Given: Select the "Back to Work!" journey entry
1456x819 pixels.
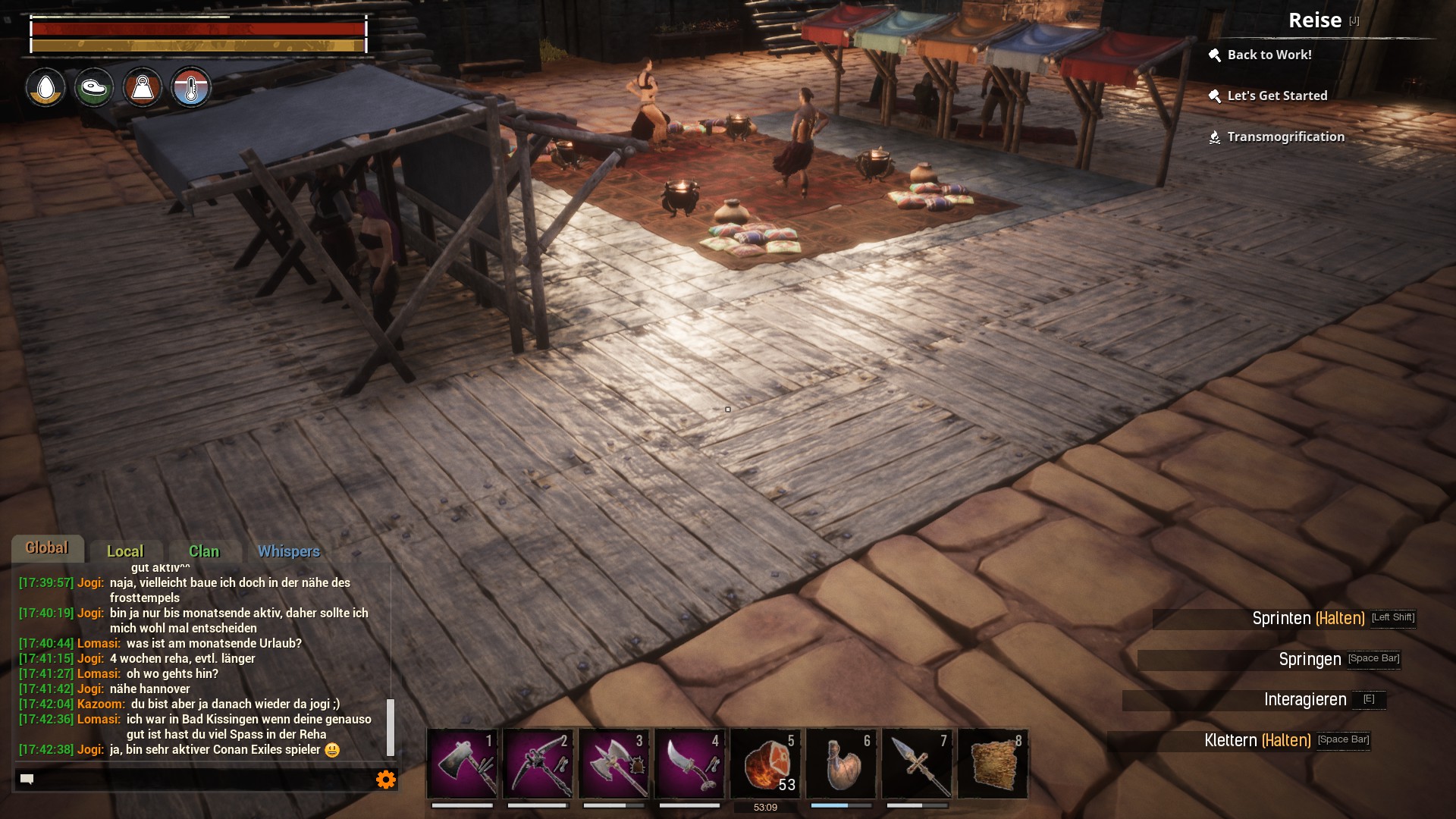Looking at the screenshot, I should point(1269,55).
